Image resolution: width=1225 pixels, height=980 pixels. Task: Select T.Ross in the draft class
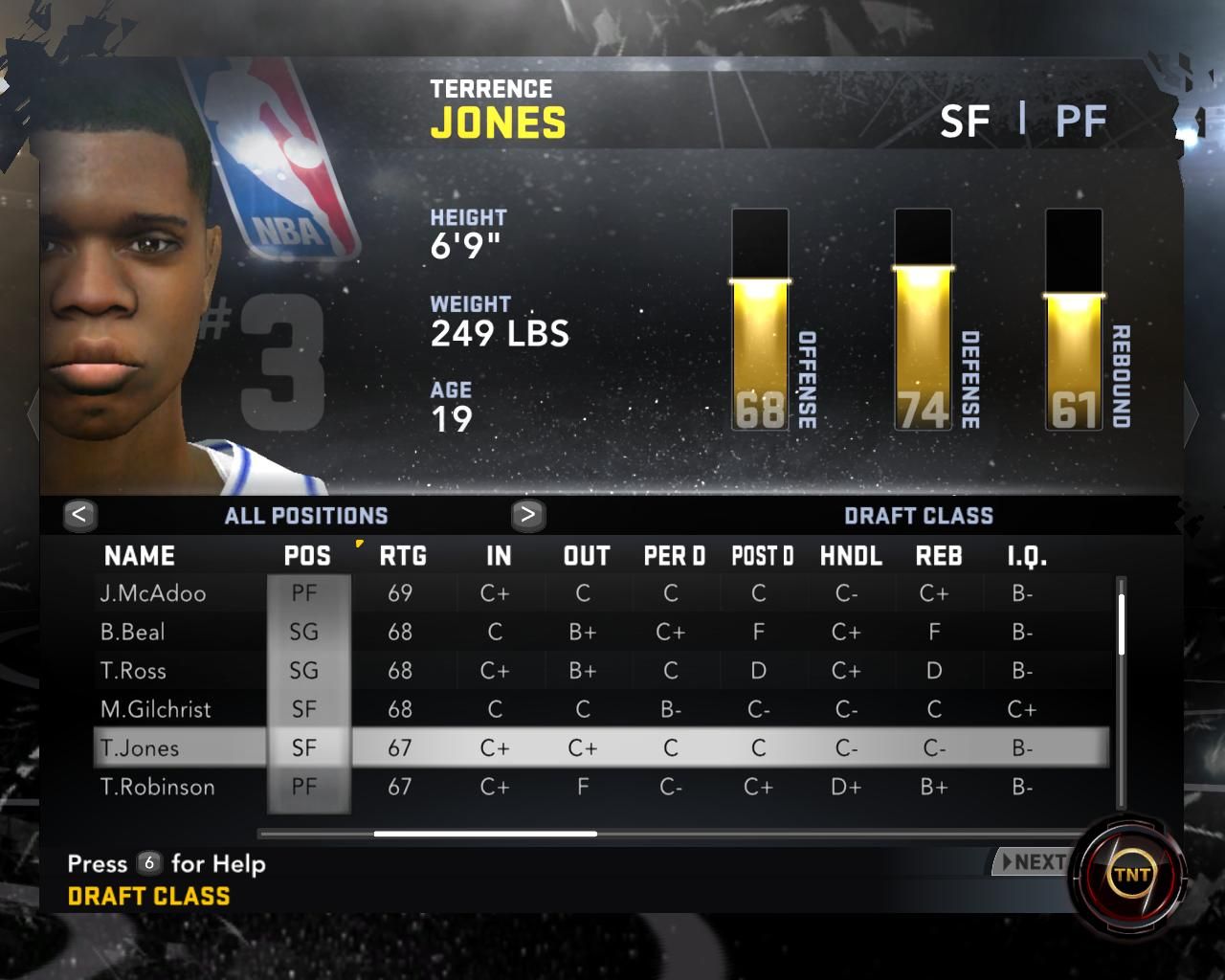pos(133,671)
